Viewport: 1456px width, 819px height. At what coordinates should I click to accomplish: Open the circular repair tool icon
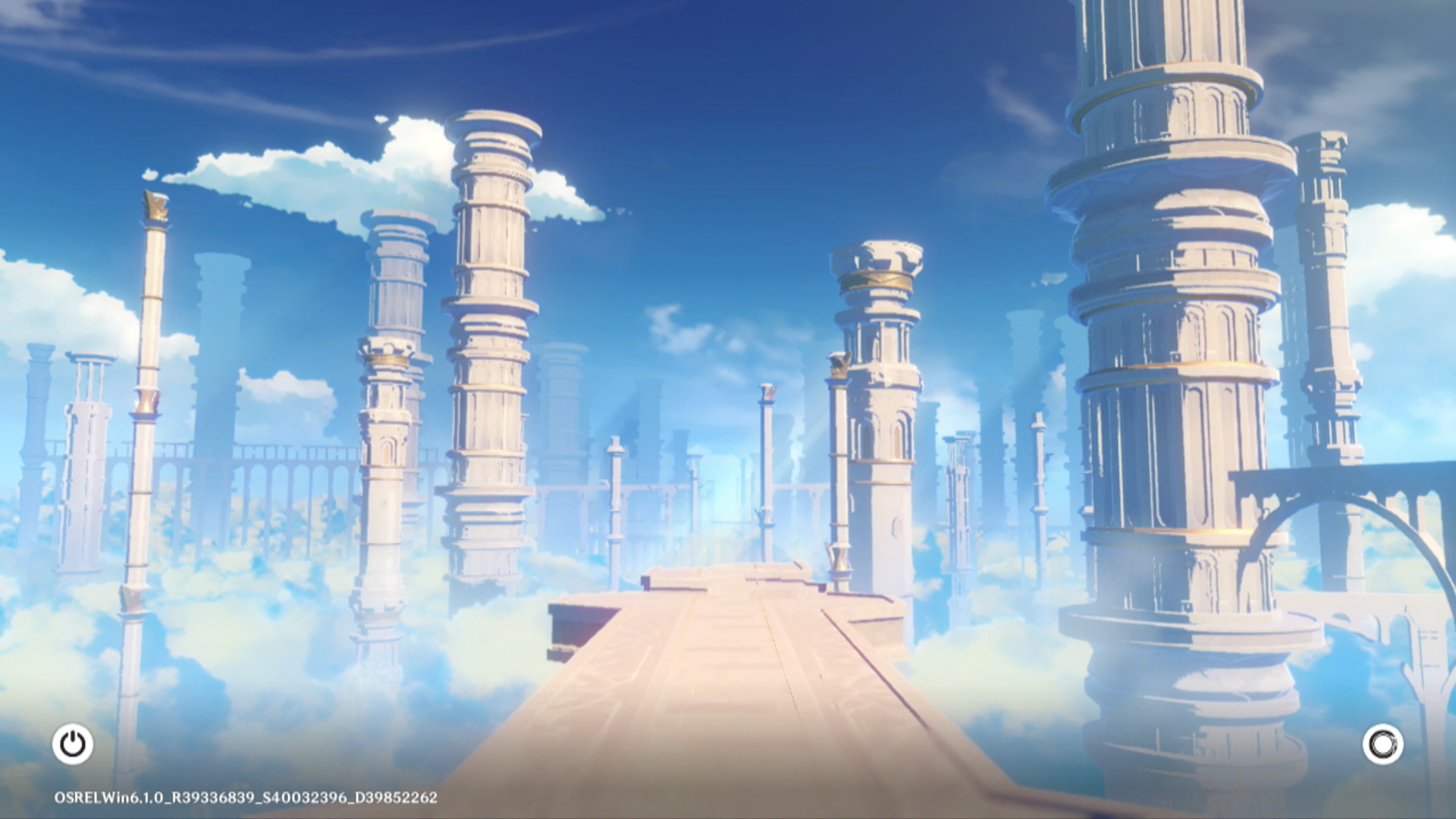(x=1382, y=744)
